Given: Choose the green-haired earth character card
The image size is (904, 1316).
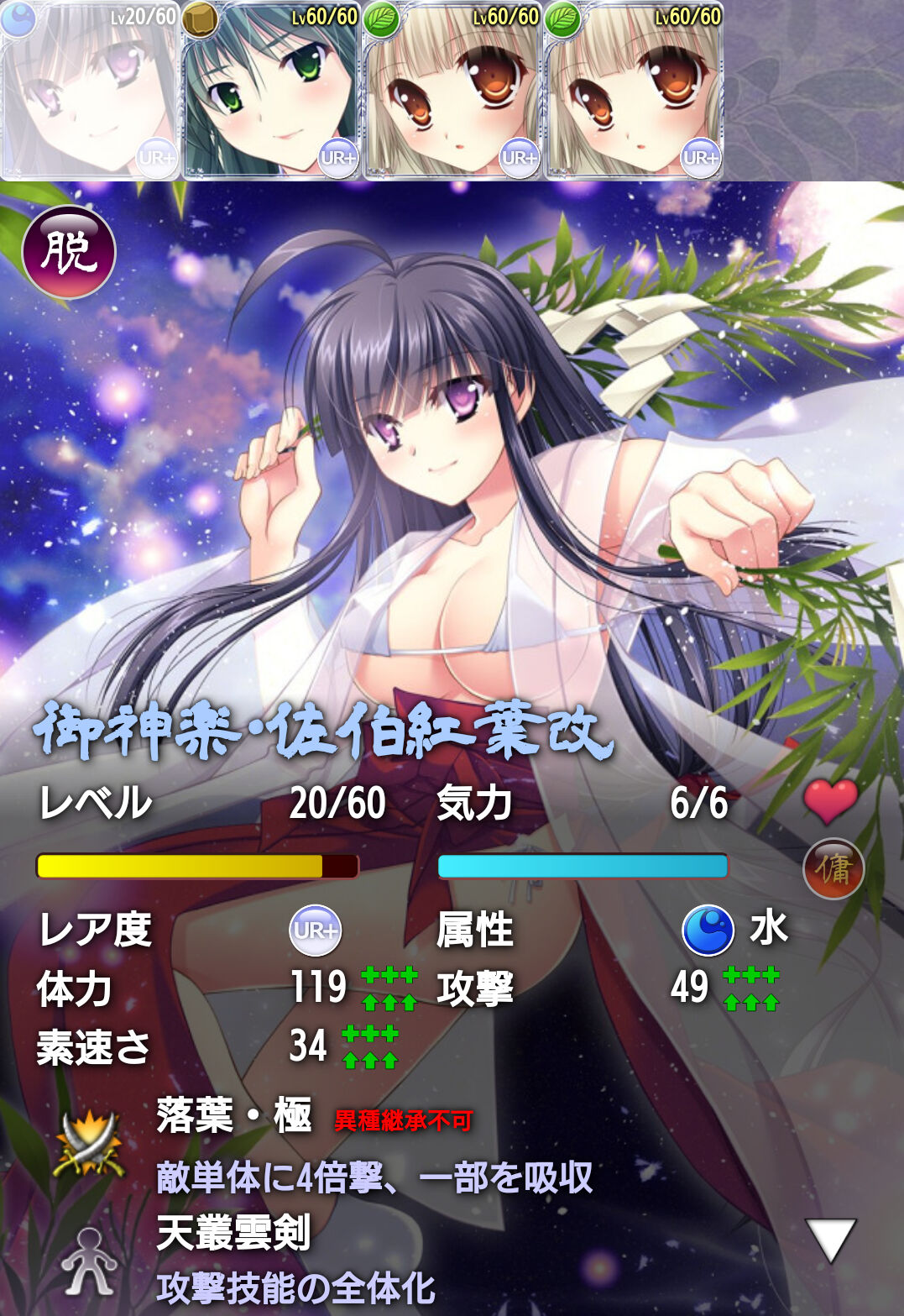Looking at the screenshot, I should (x=271, y=91).
